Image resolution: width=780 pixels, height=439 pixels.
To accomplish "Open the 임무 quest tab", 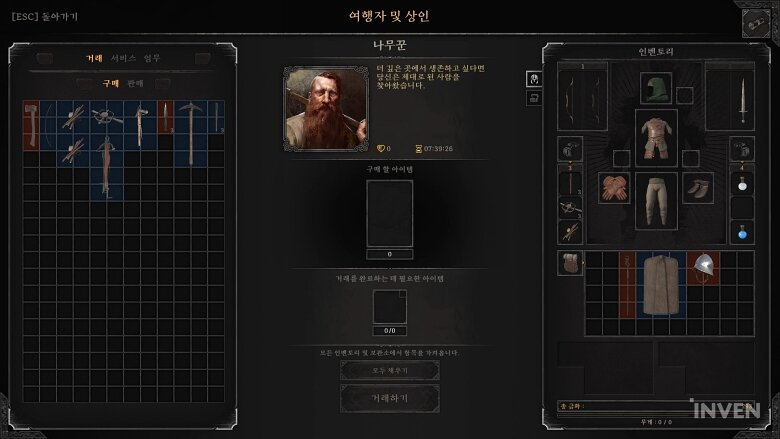I will (x=151, y=58).
